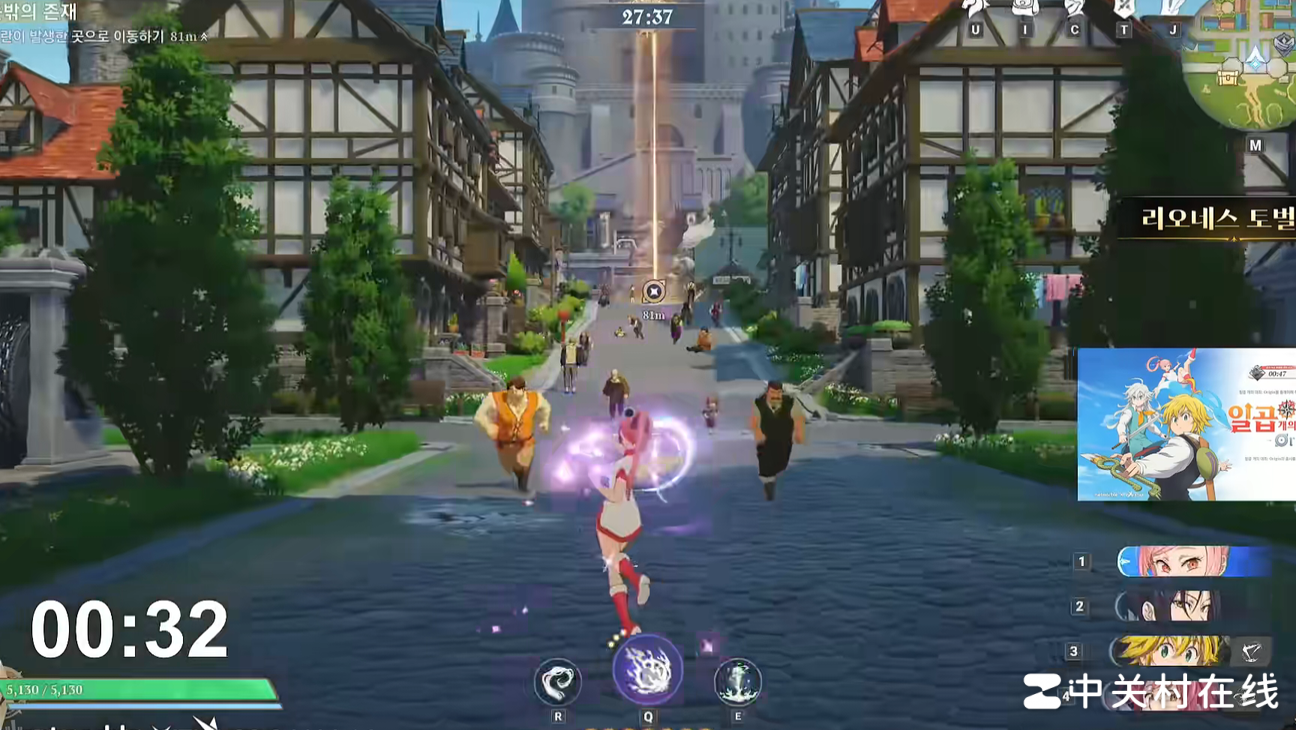Use the large purple flame burst skill
Viewport: 1296px width, 730px height.
point(648,669)
